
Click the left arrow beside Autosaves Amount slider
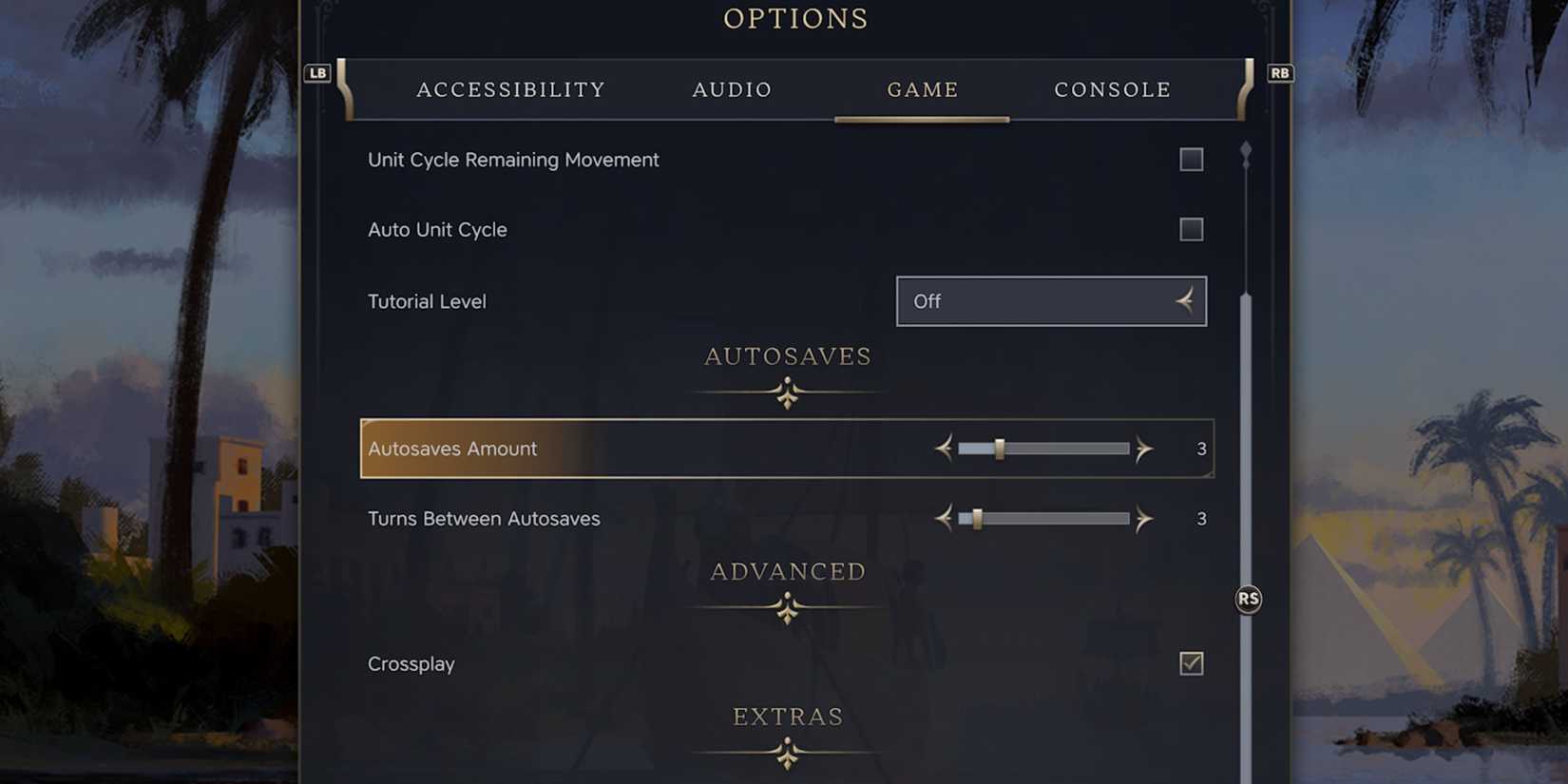tap(944, 448)
